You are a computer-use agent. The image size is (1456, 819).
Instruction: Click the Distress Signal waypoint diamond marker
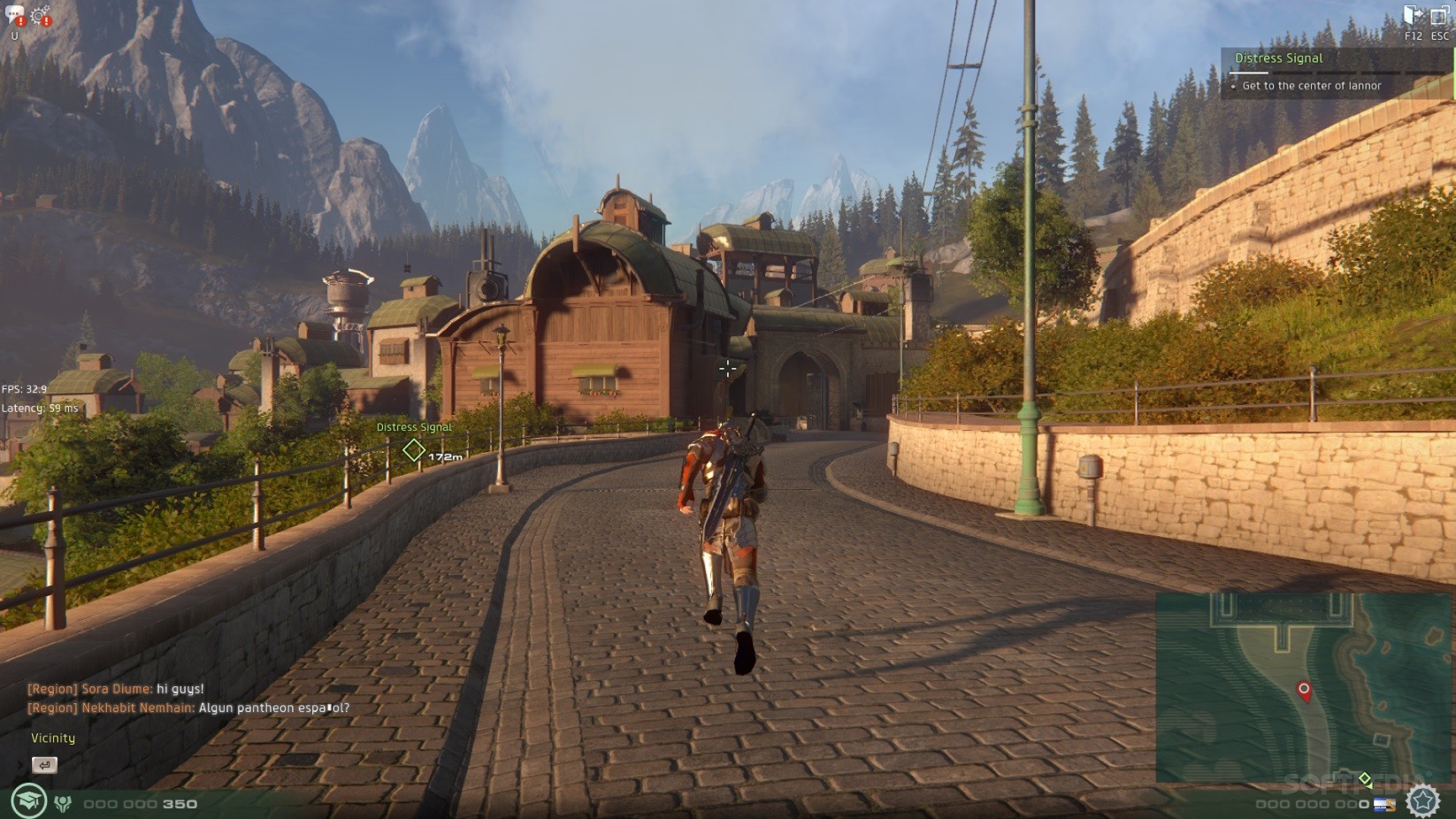click(x=413, y=450)
